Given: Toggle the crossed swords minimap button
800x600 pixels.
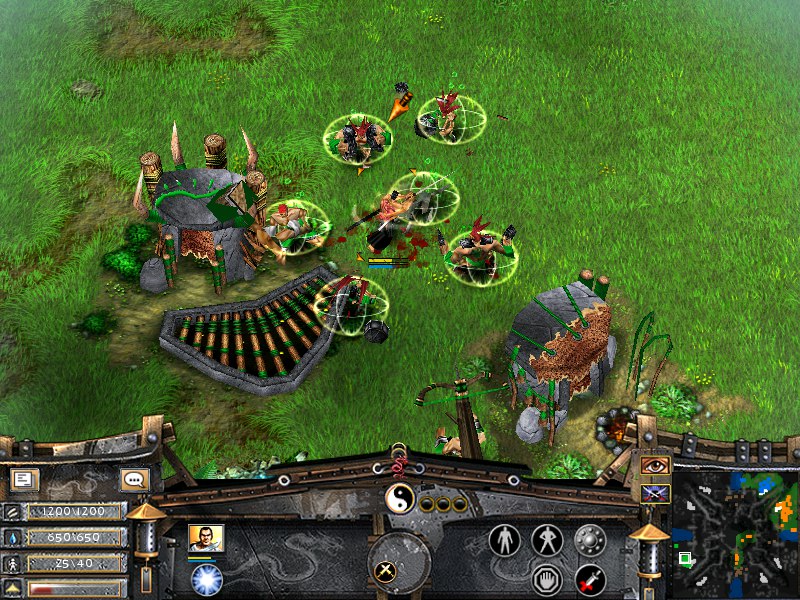Looking at the screenshot, I should [x=655, y=492].
